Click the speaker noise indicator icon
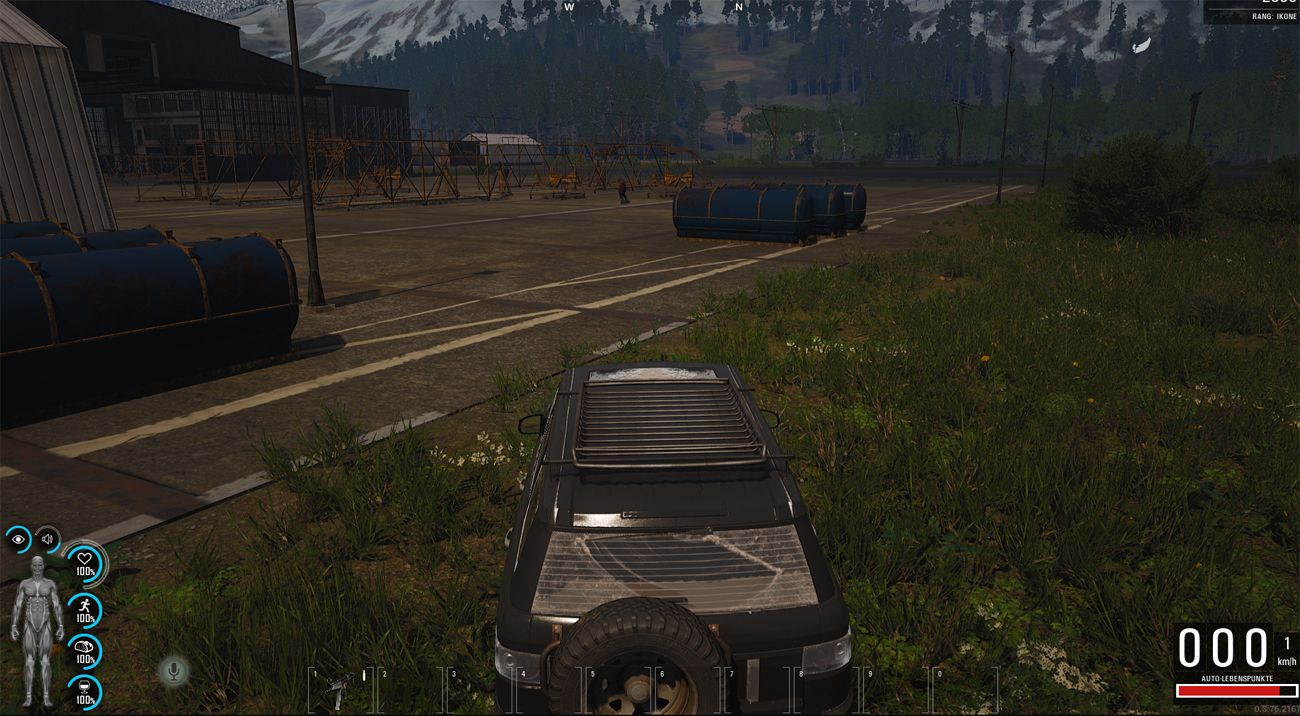 click(x=46, y=540)
